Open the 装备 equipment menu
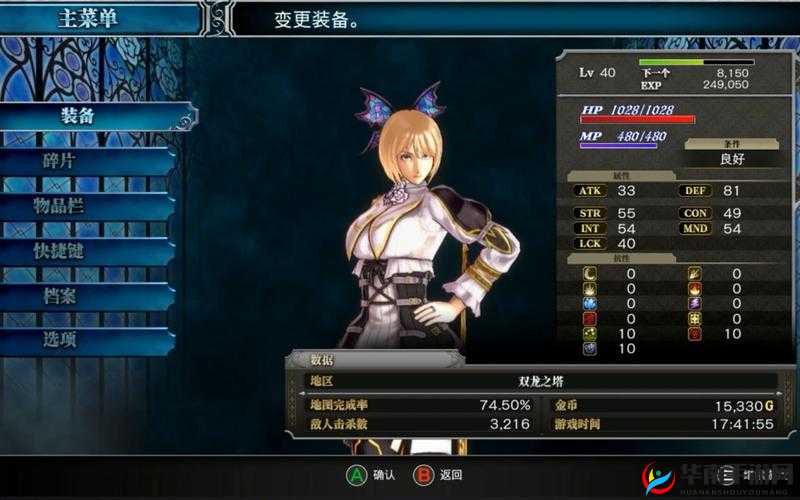 click(78, 116)
